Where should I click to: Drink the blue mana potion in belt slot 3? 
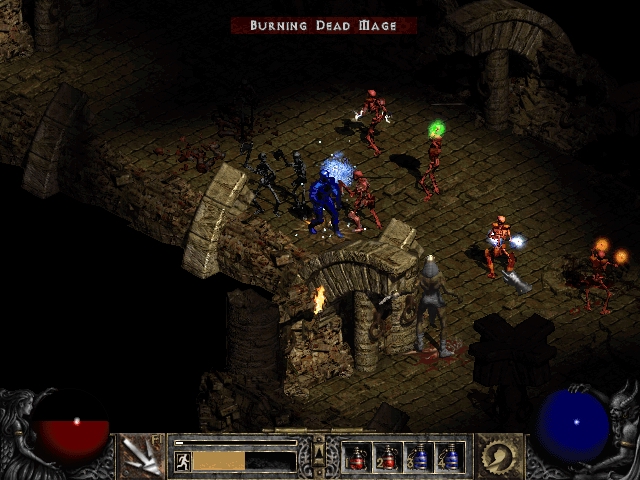point(419,457)
